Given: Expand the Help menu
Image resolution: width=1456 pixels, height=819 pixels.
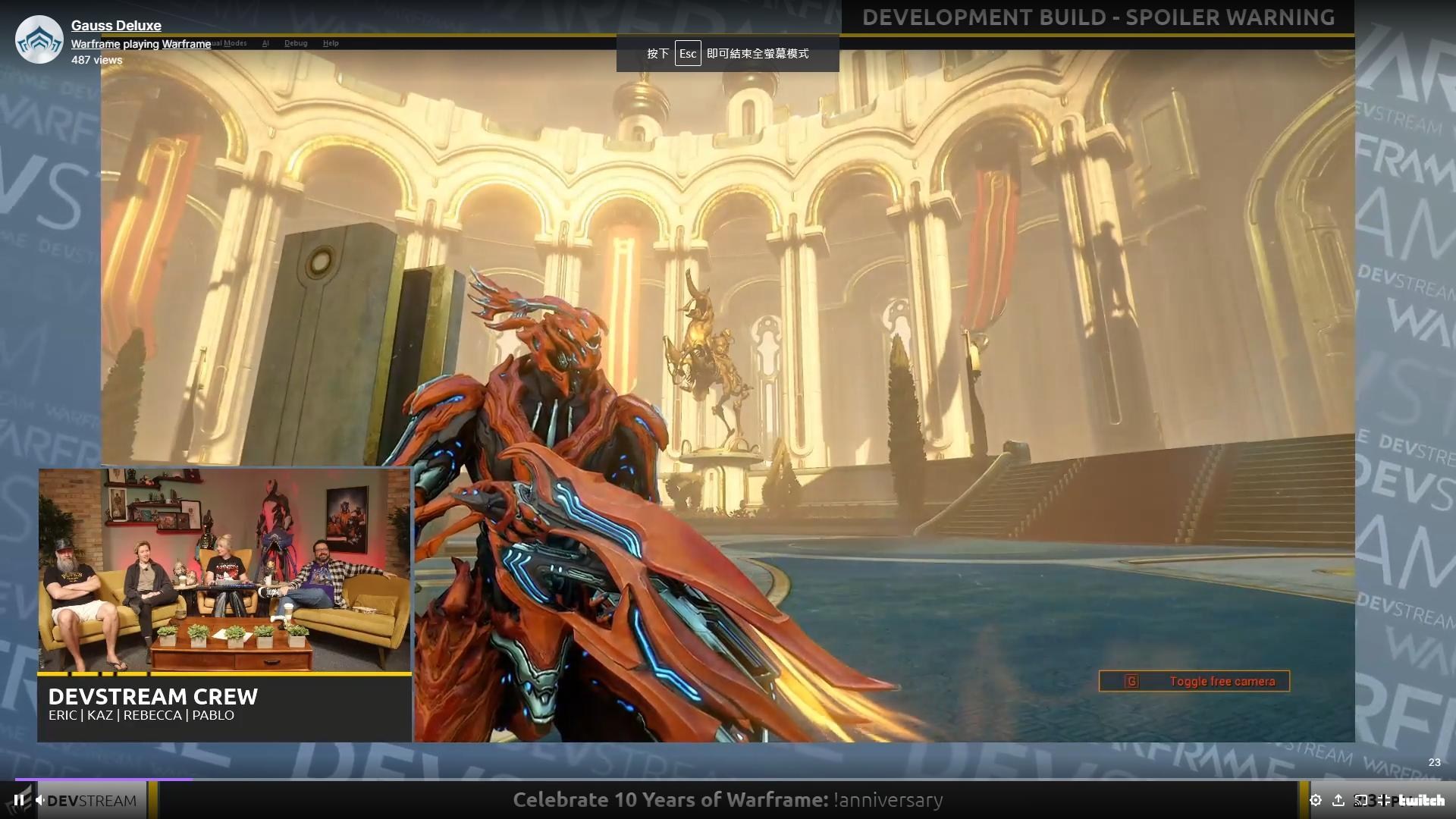Looking at the screenshot, I should [x=331, y=43].
